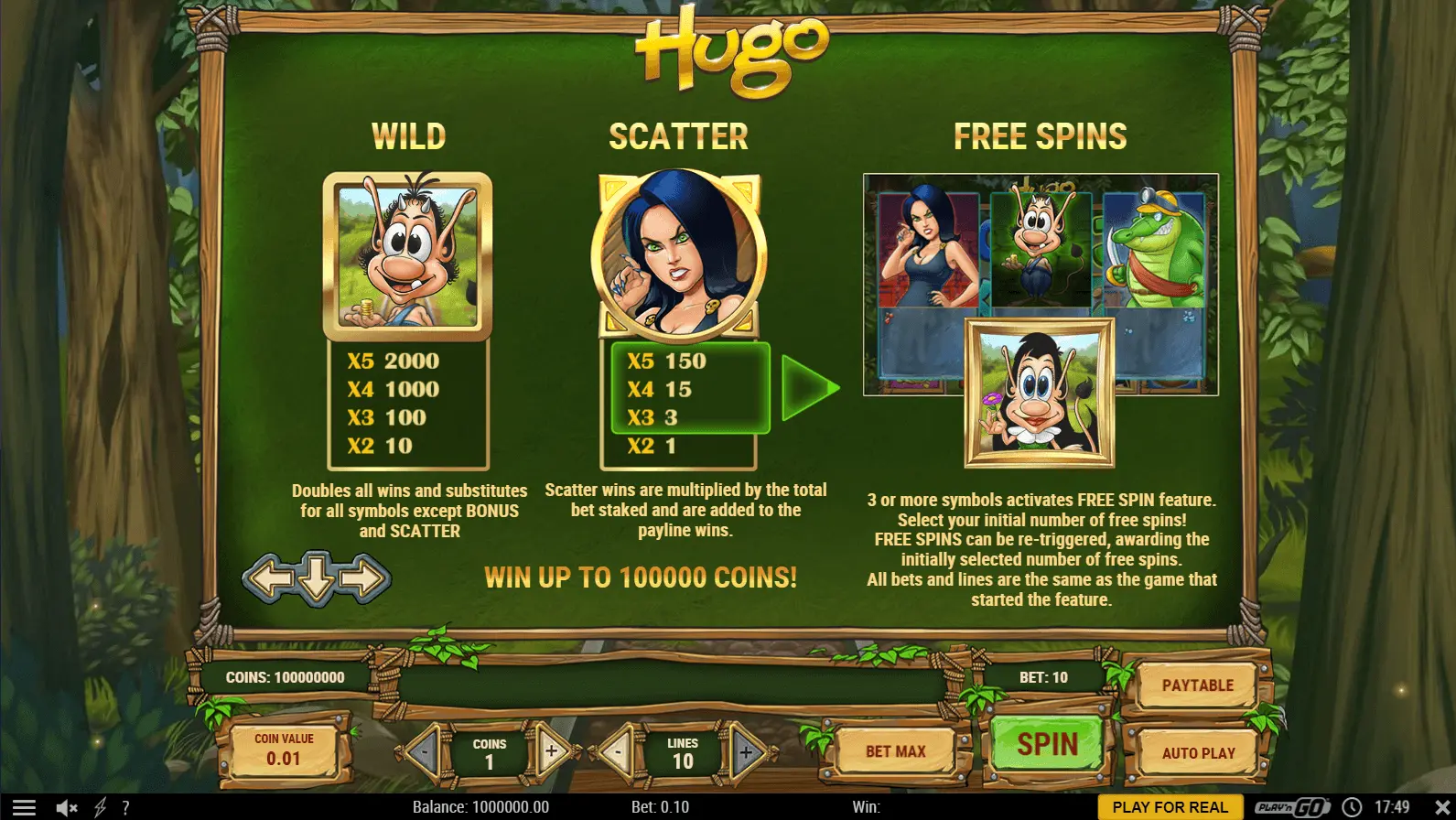Screen dimensions: 1456x820
Task: Select BET MAX
Action: coord(895,751)
